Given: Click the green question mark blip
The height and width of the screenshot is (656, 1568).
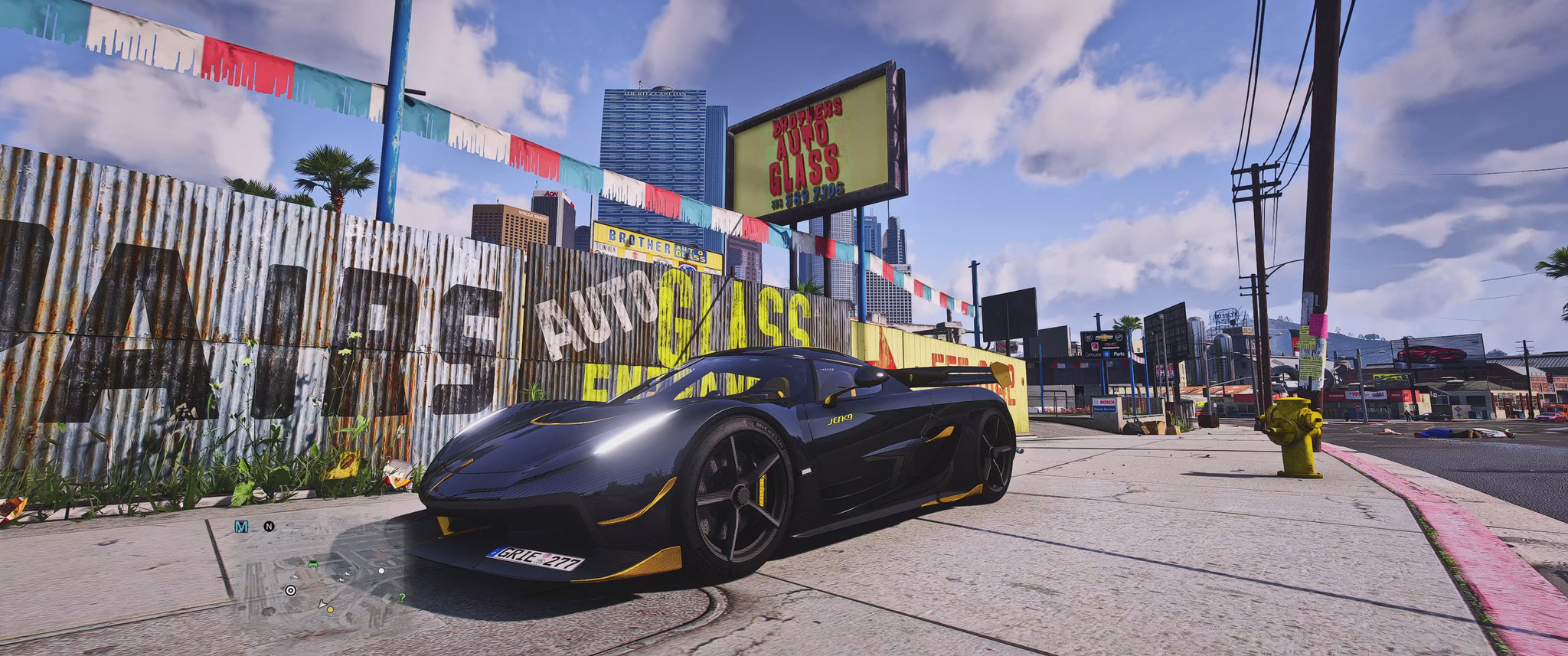Looking at the screenshot, I should tap(402, 598).
